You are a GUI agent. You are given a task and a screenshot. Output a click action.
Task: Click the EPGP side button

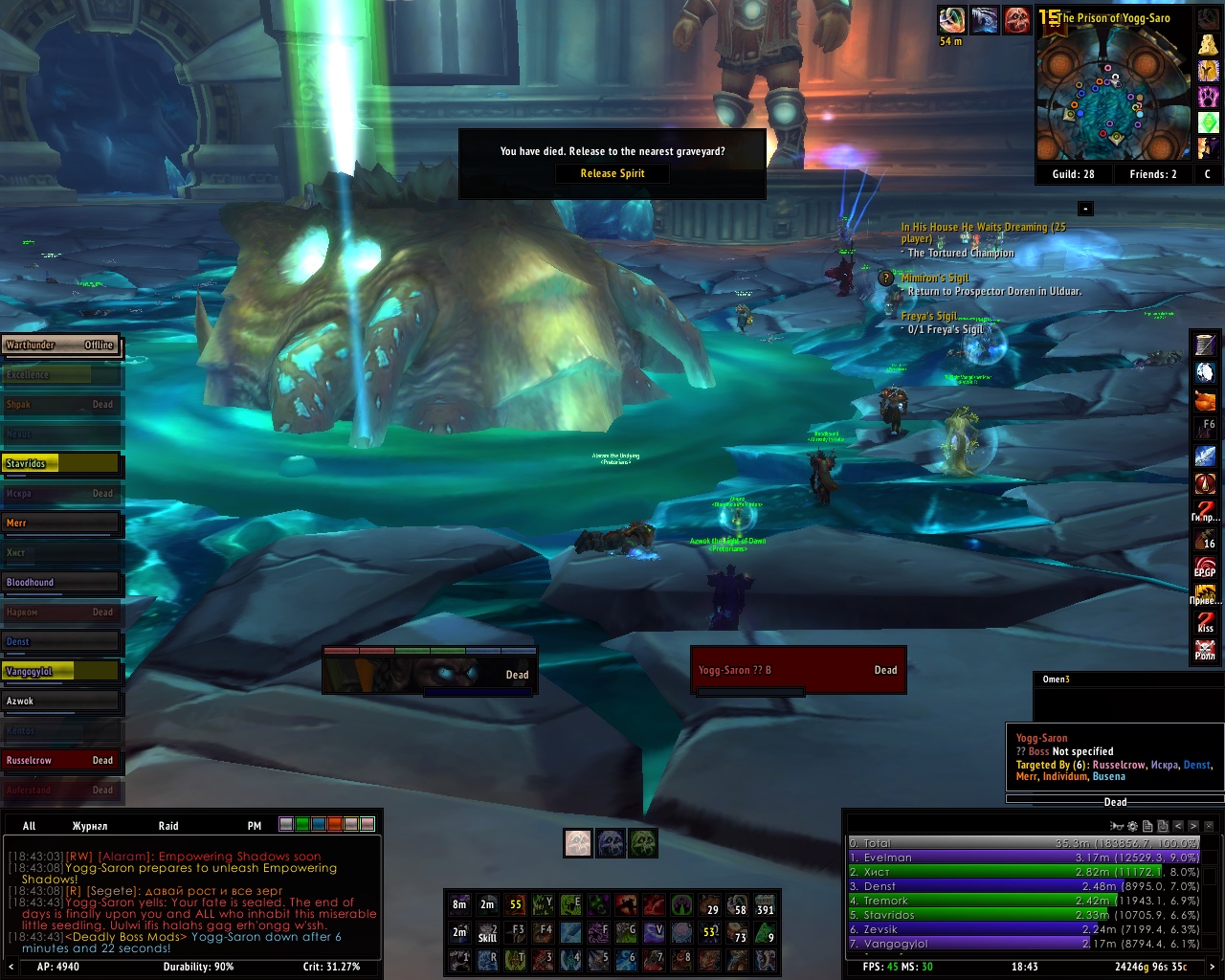point(1205,568)
